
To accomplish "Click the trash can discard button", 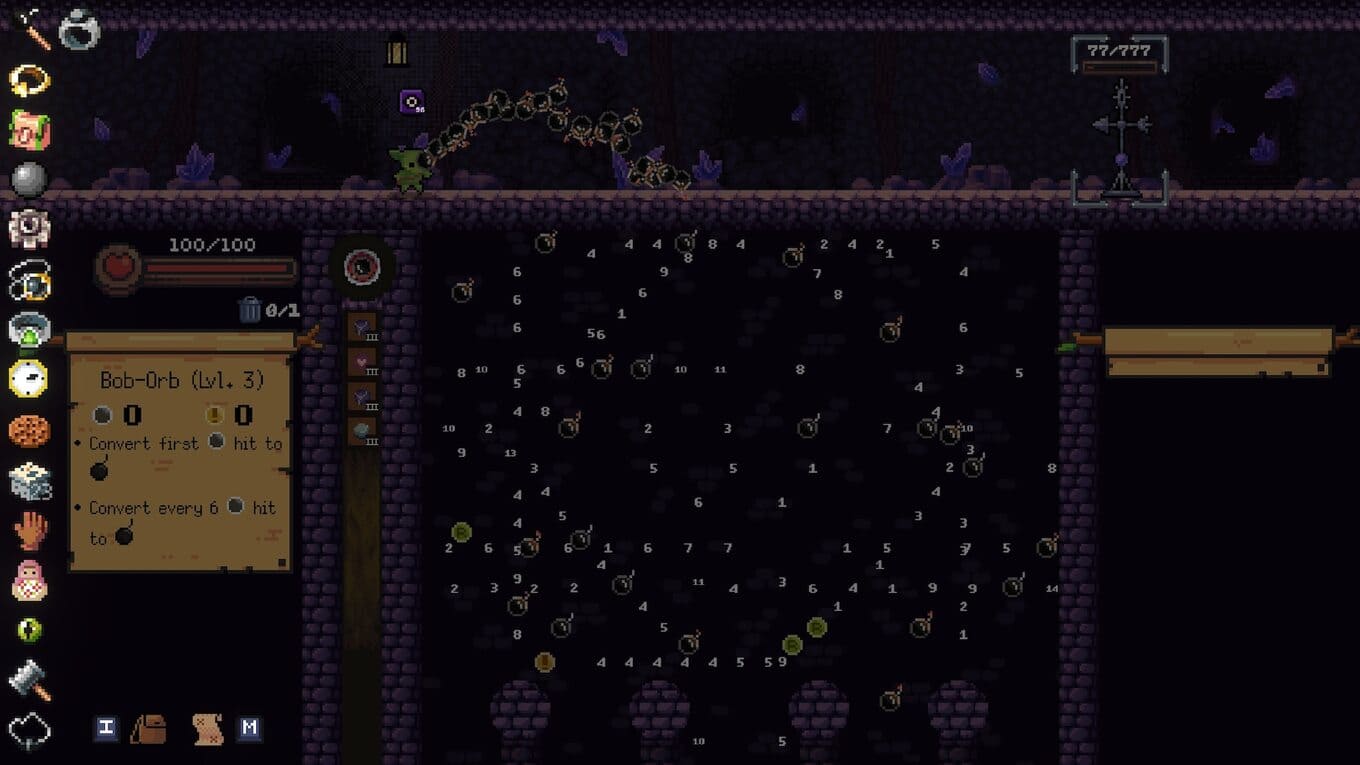I will (x=250, y=310).
